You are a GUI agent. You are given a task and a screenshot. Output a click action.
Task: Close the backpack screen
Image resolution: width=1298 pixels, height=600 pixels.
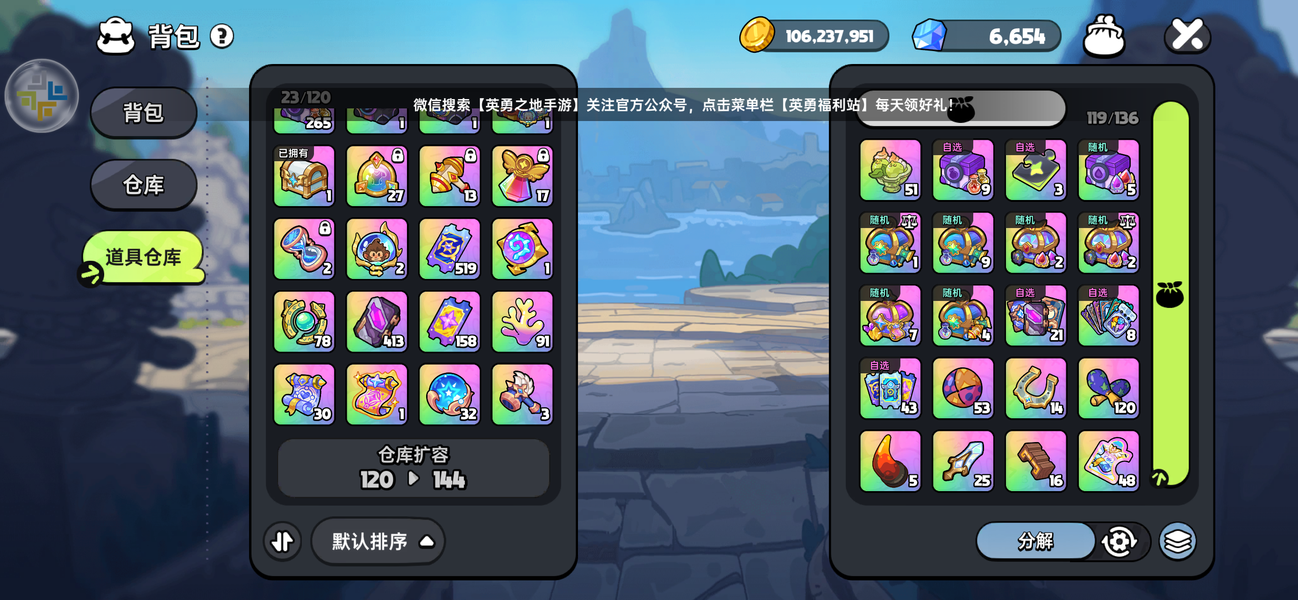click(1187, 36)
